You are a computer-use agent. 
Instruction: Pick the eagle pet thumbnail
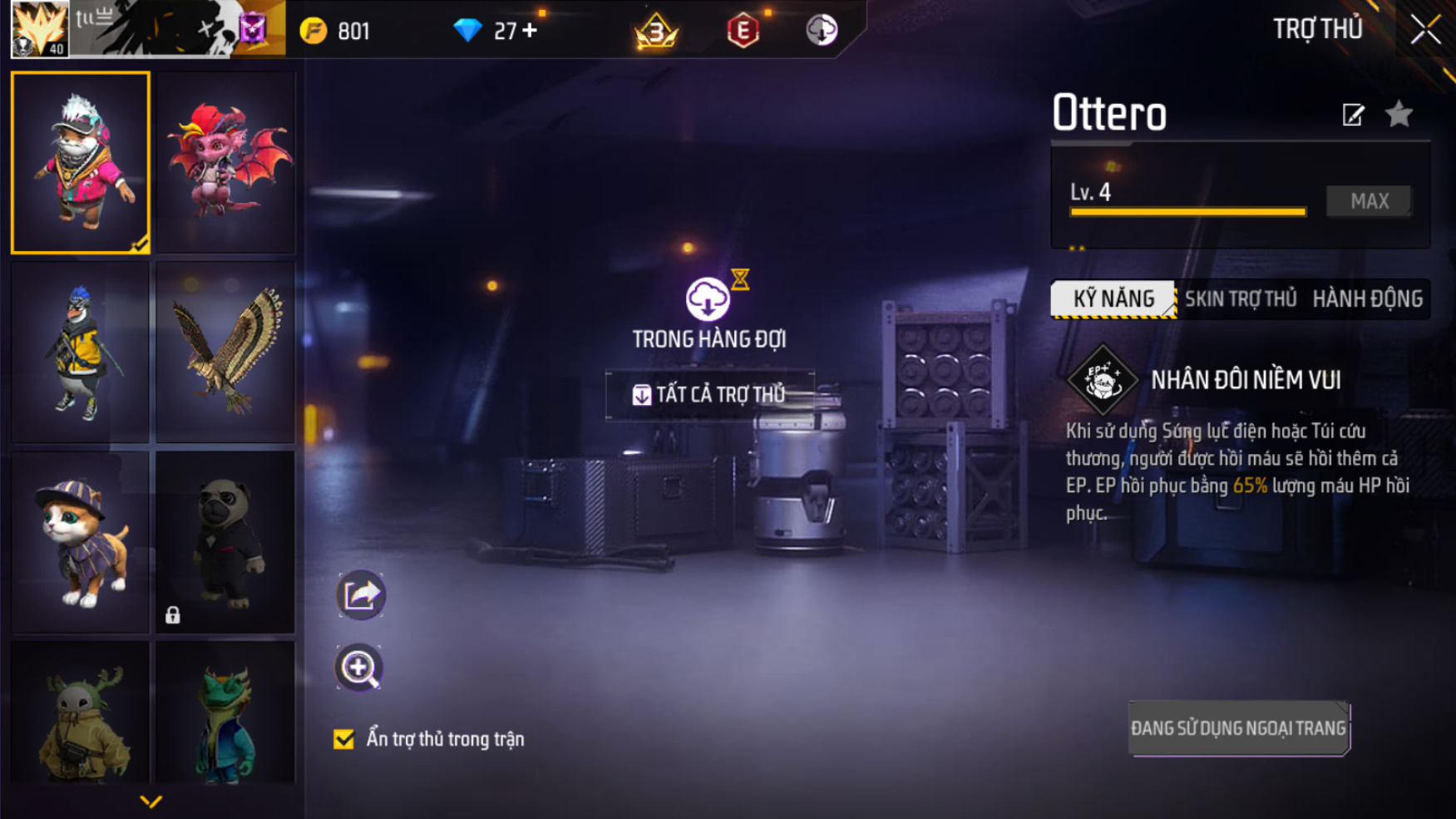[x=226, y=352]
